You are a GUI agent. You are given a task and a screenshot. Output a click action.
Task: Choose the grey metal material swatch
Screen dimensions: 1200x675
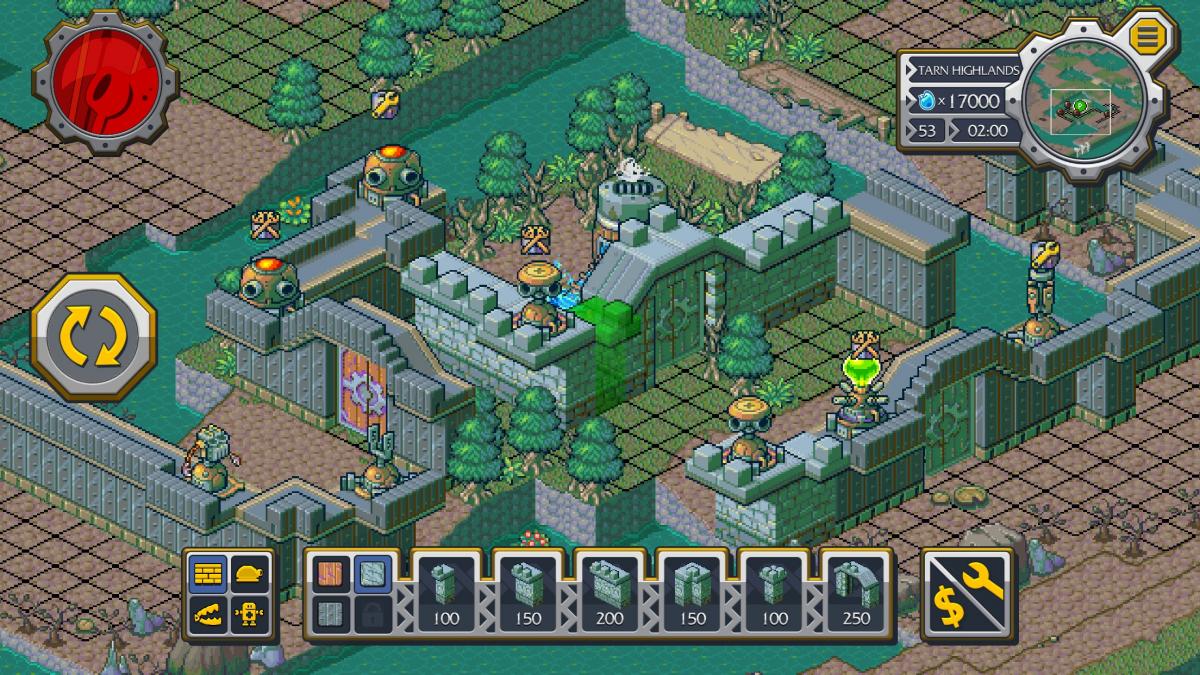click(331, 612)
